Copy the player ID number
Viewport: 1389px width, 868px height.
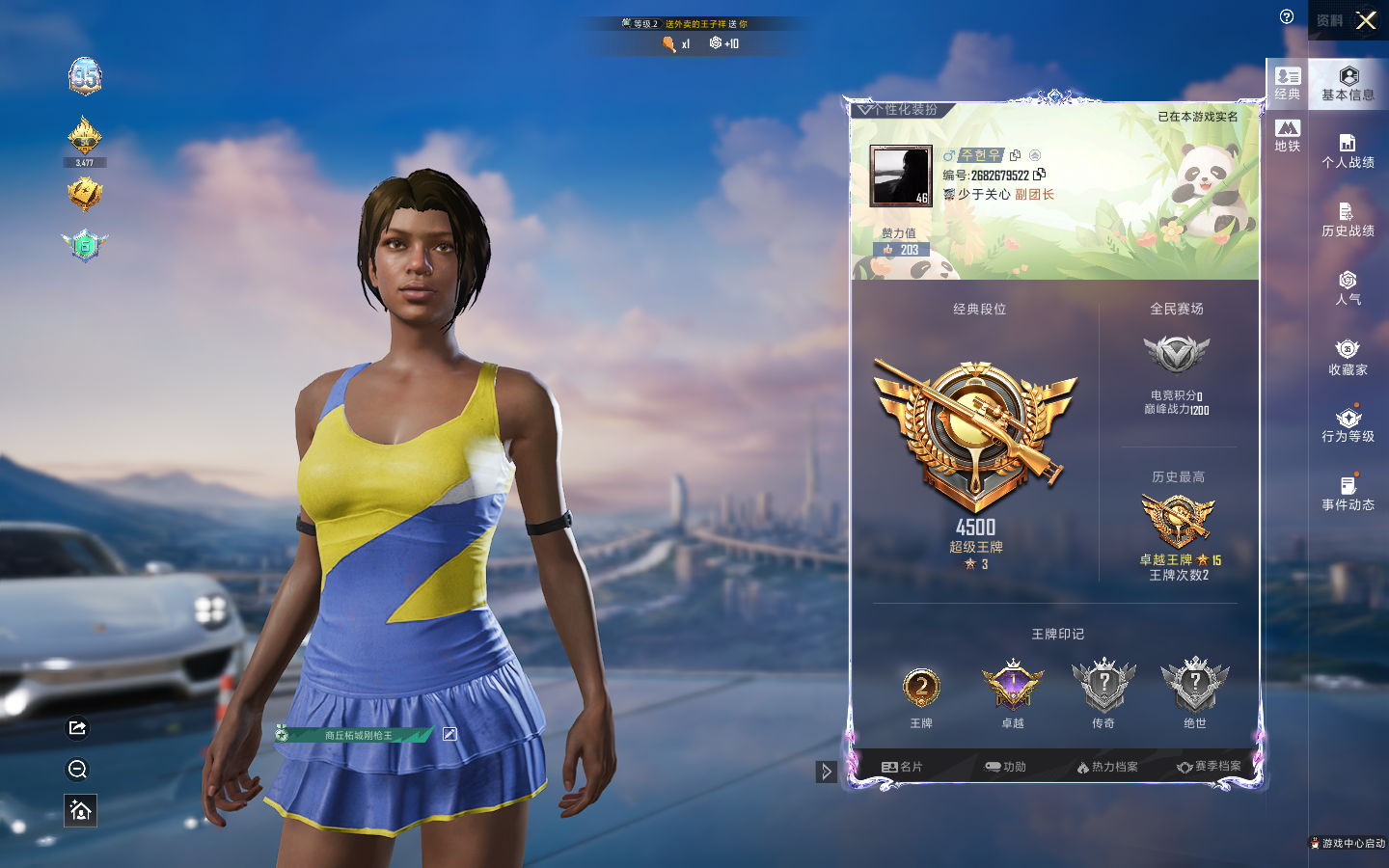pyautogui.click(x=1039, y=175)
